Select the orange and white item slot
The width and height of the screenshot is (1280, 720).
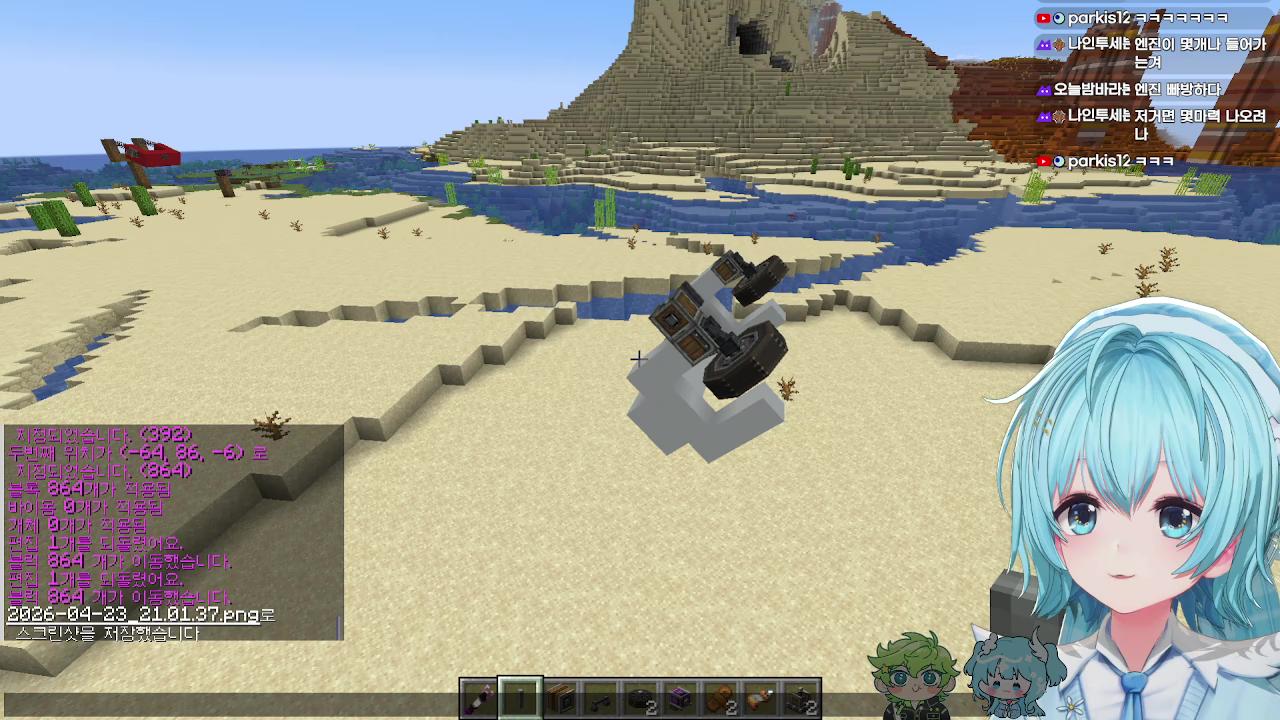click(761, 698)
